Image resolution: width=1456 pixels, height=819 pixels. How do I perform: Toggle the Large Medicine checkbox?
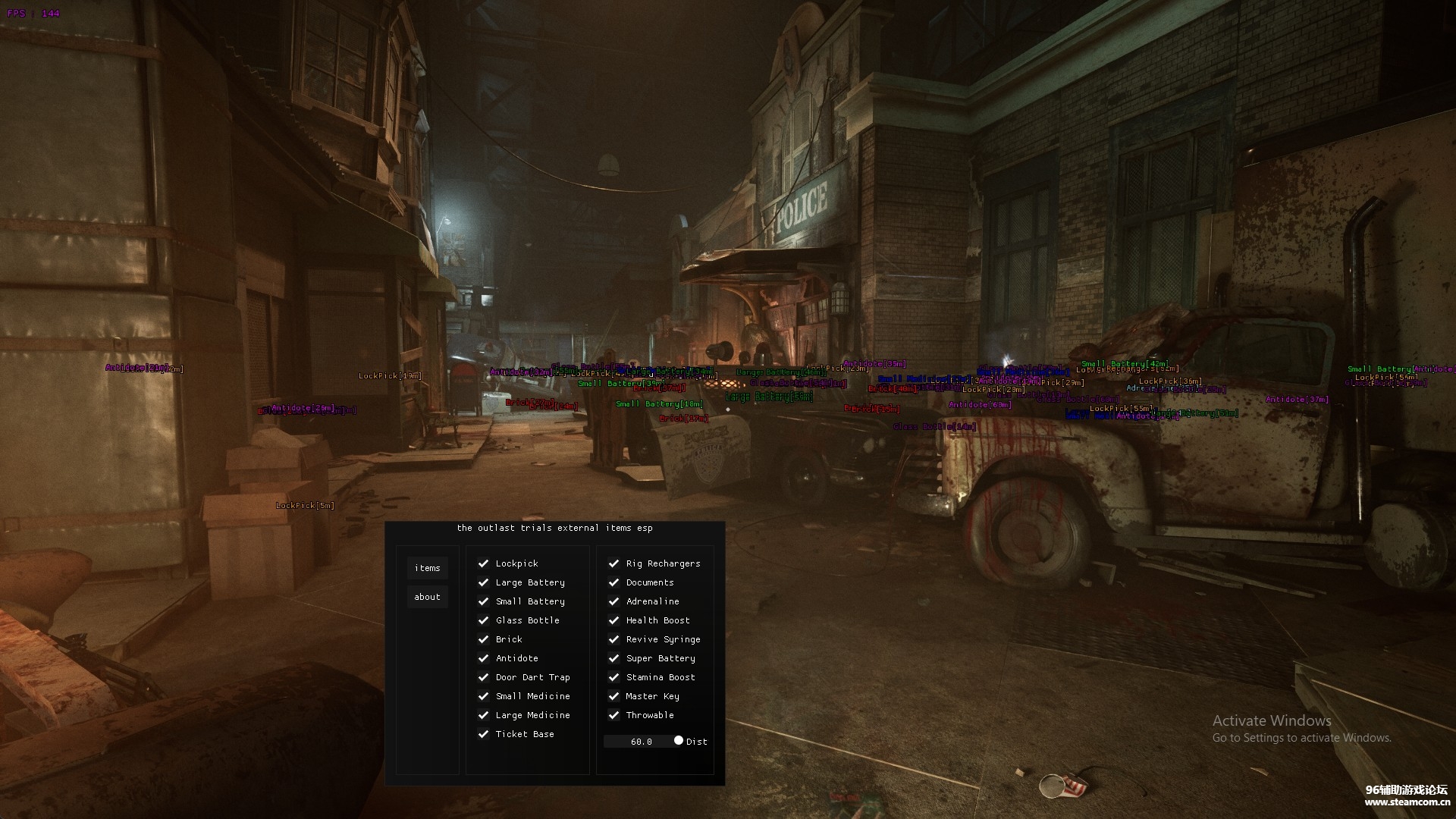tap(483, 715)
